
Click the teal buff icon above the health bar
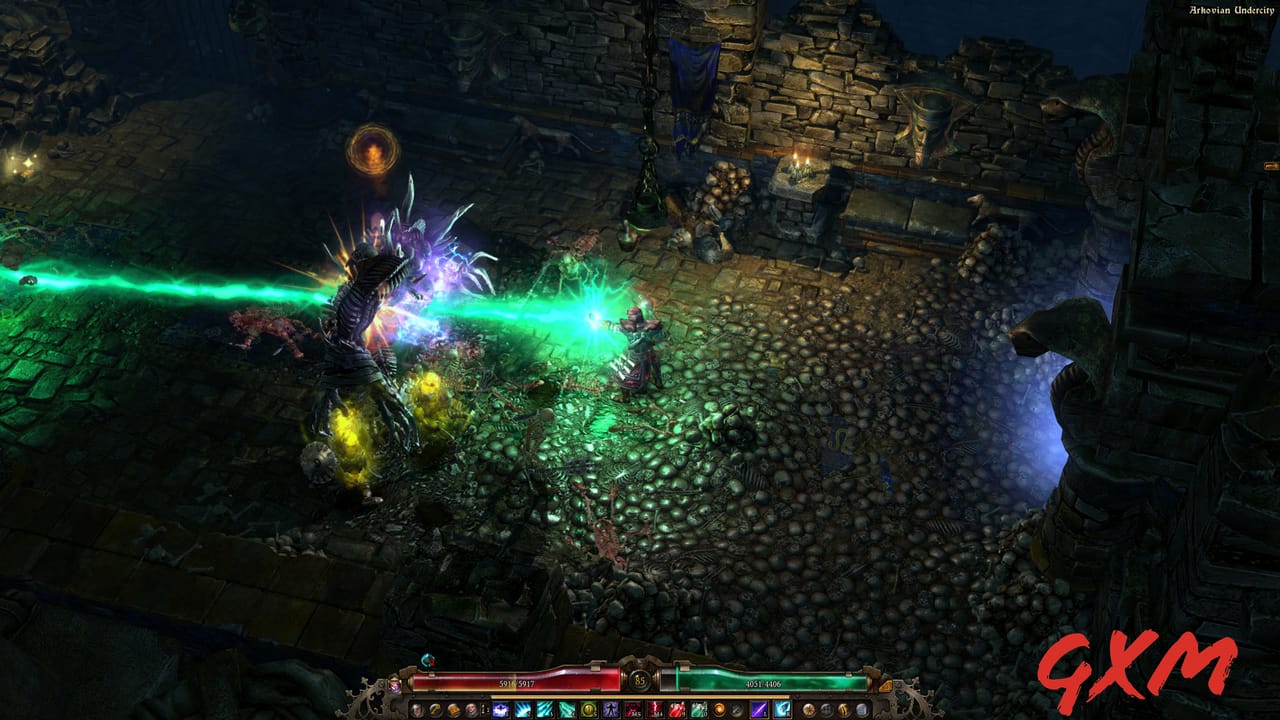426,658
